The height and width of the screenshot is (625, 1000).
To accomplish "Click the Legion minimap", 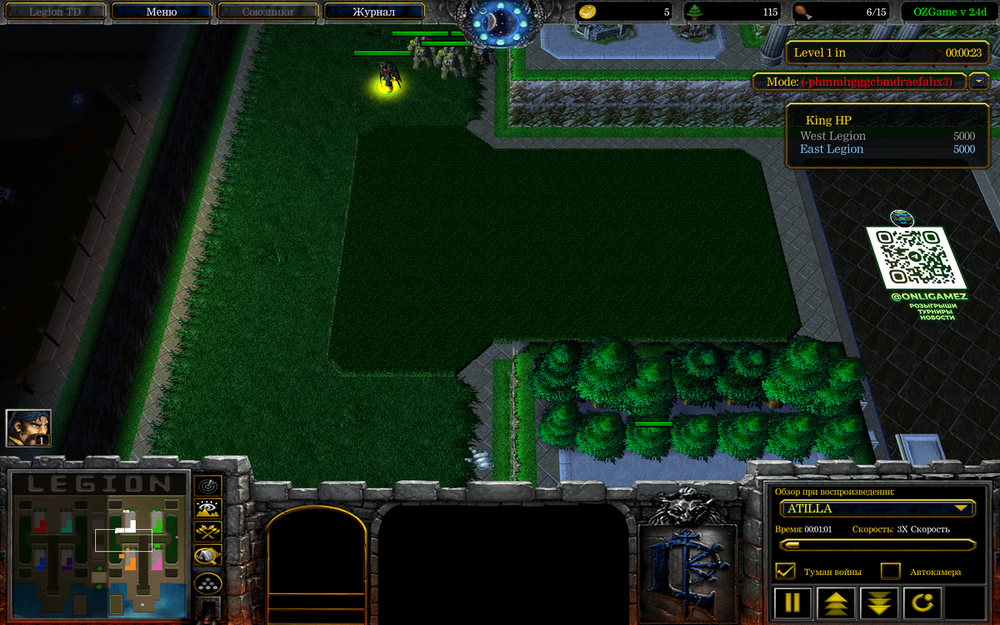I will tap(99, 545).
